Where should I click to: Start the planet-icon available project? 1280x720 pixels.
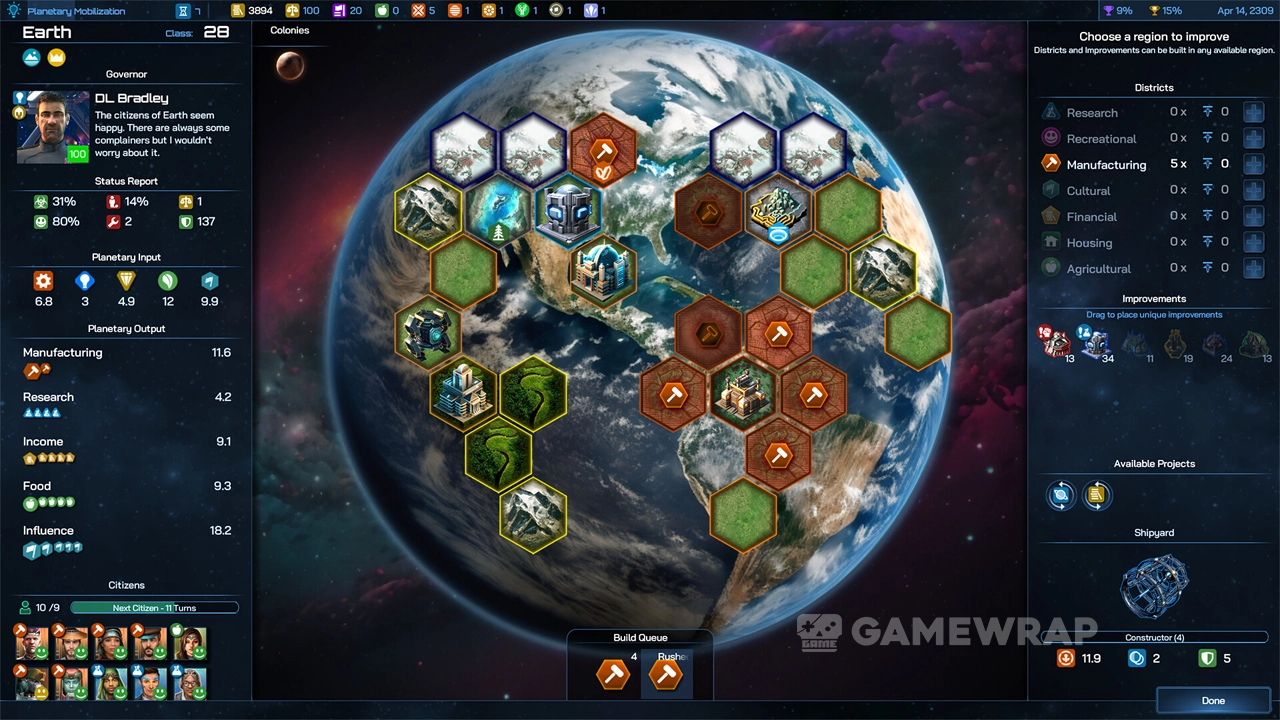pyautogui.click(x=1061, y=495)
